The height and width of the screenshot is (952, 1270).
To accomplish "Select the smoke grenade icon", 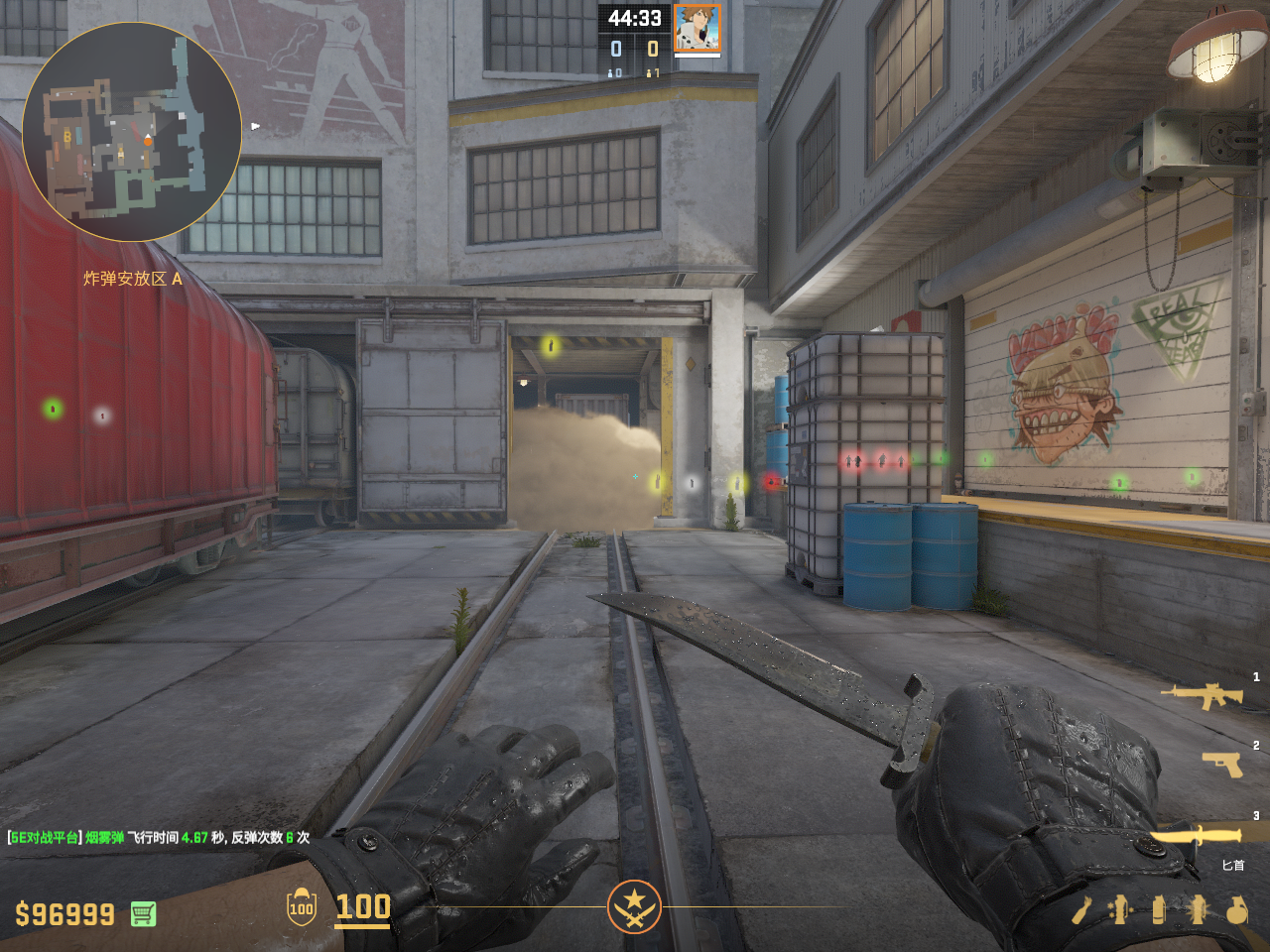I will click(1159, 909).
